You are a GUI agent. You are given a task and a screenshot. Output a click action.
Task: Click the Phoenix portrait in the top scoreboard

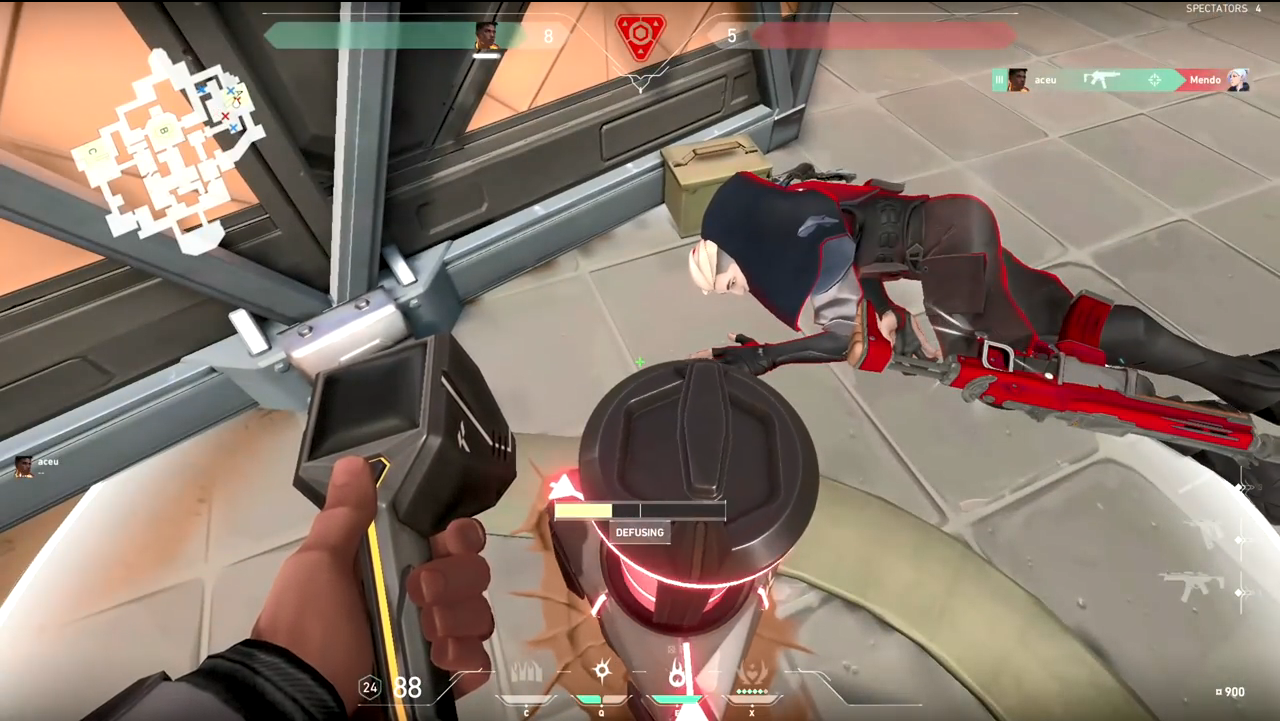(x=487, y=37)
